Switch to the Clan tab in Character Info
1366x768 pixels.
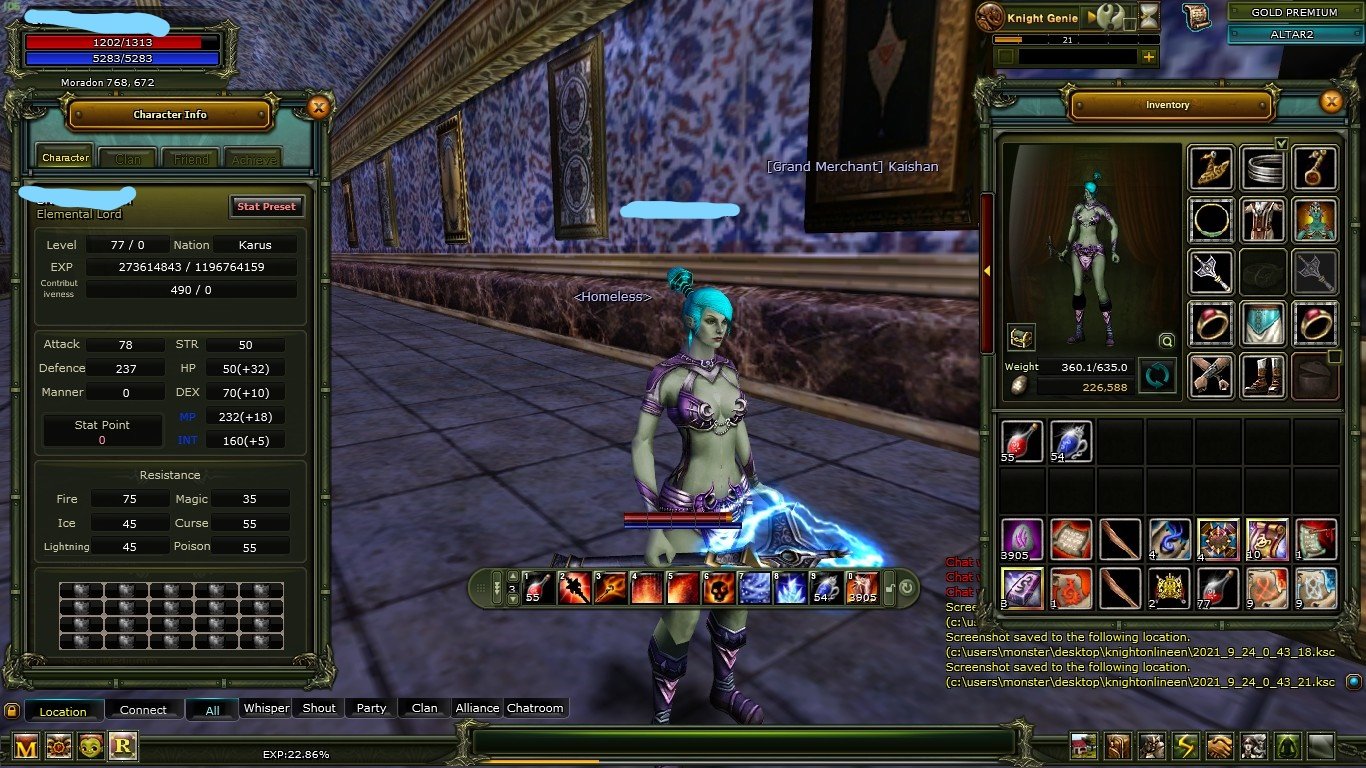pyautogui.click(x=128, y=159)
